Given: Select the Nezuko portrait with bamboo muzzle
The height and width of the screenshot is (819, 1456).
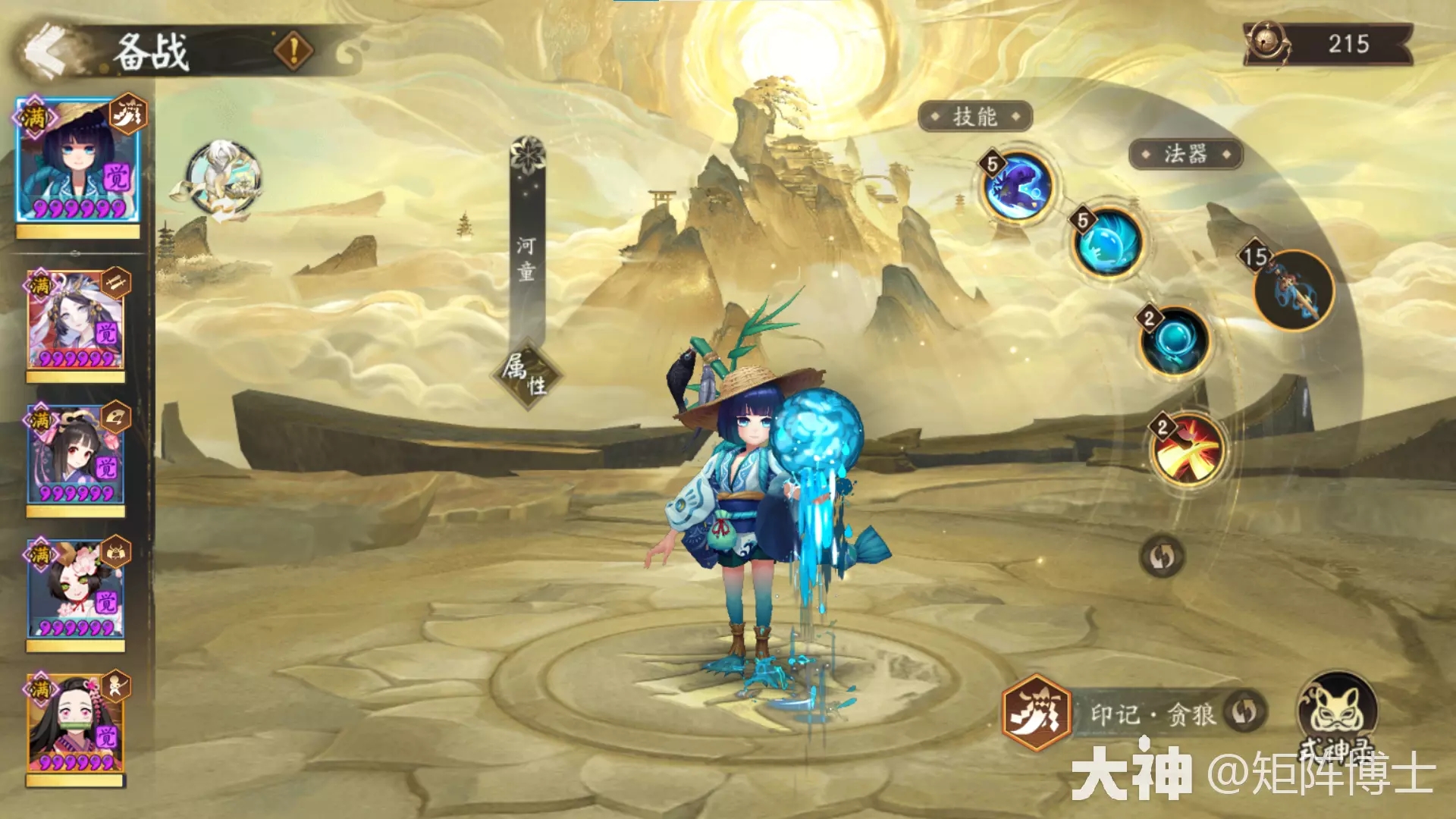Looking at the screenshot, I should pos(75,724).
